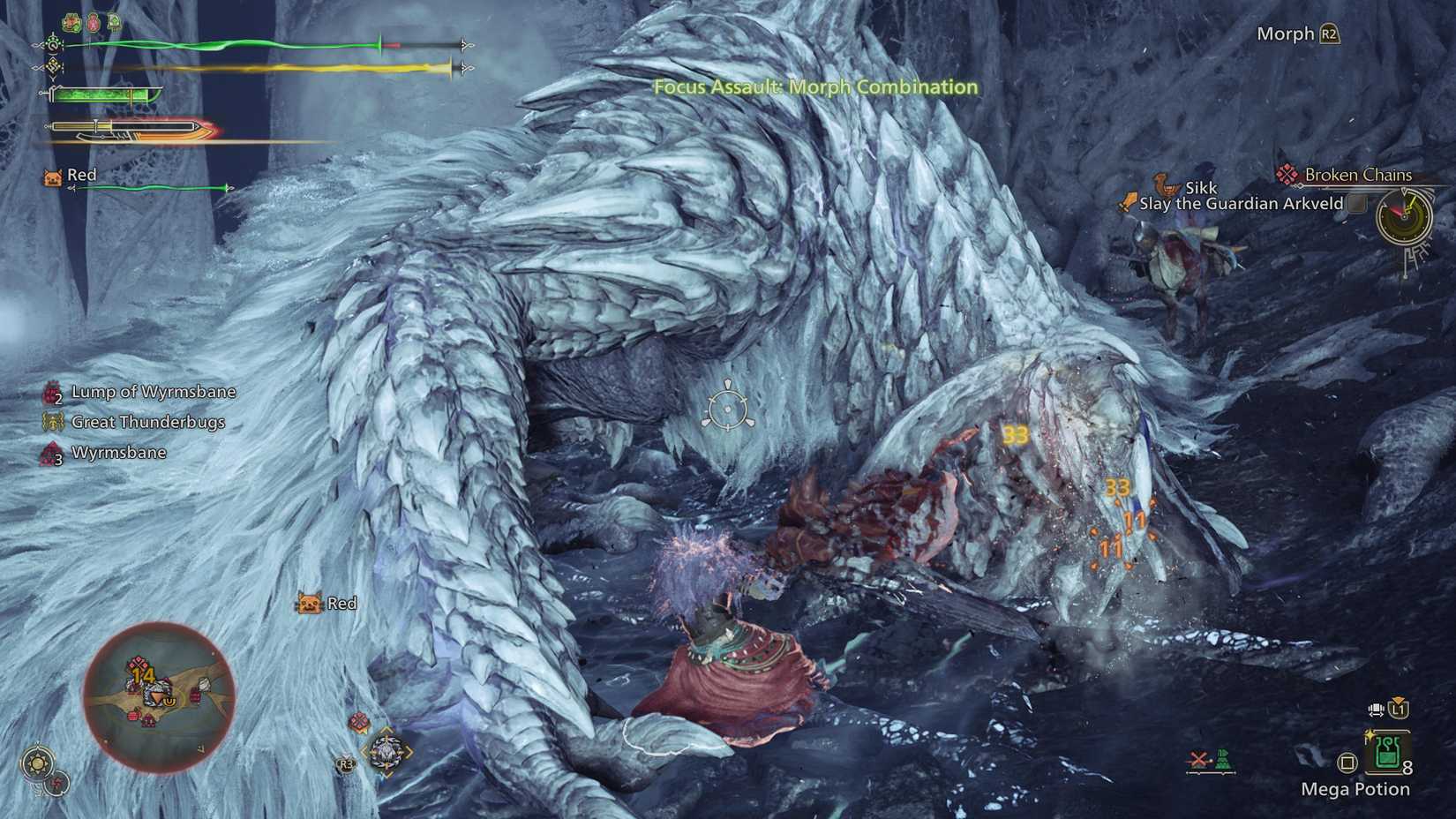
Task: Click the Mega Potion label
Action: (1356, 790)
